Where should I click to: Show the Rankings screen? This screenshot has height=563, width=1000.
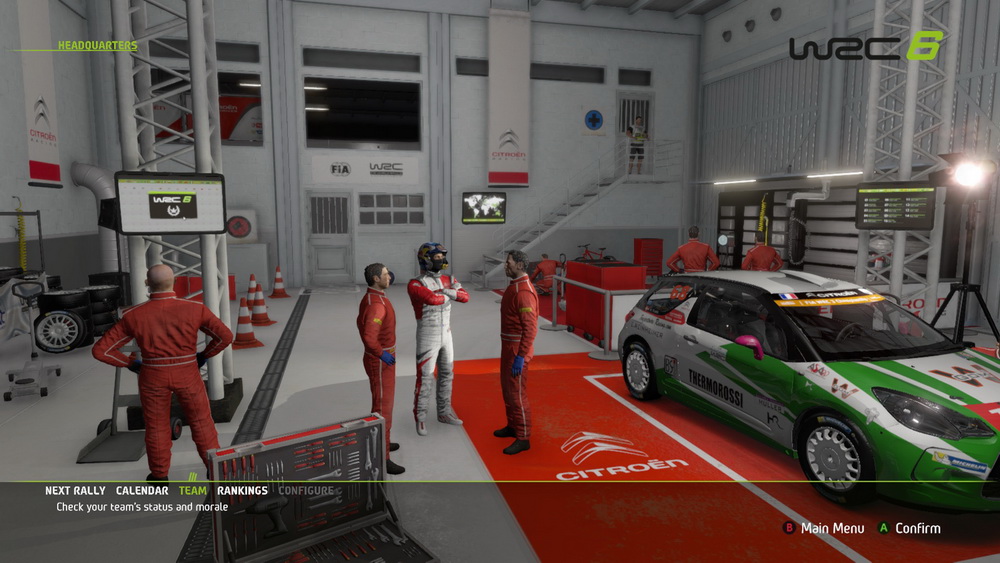pyautogui.click(x=242, y=491)
